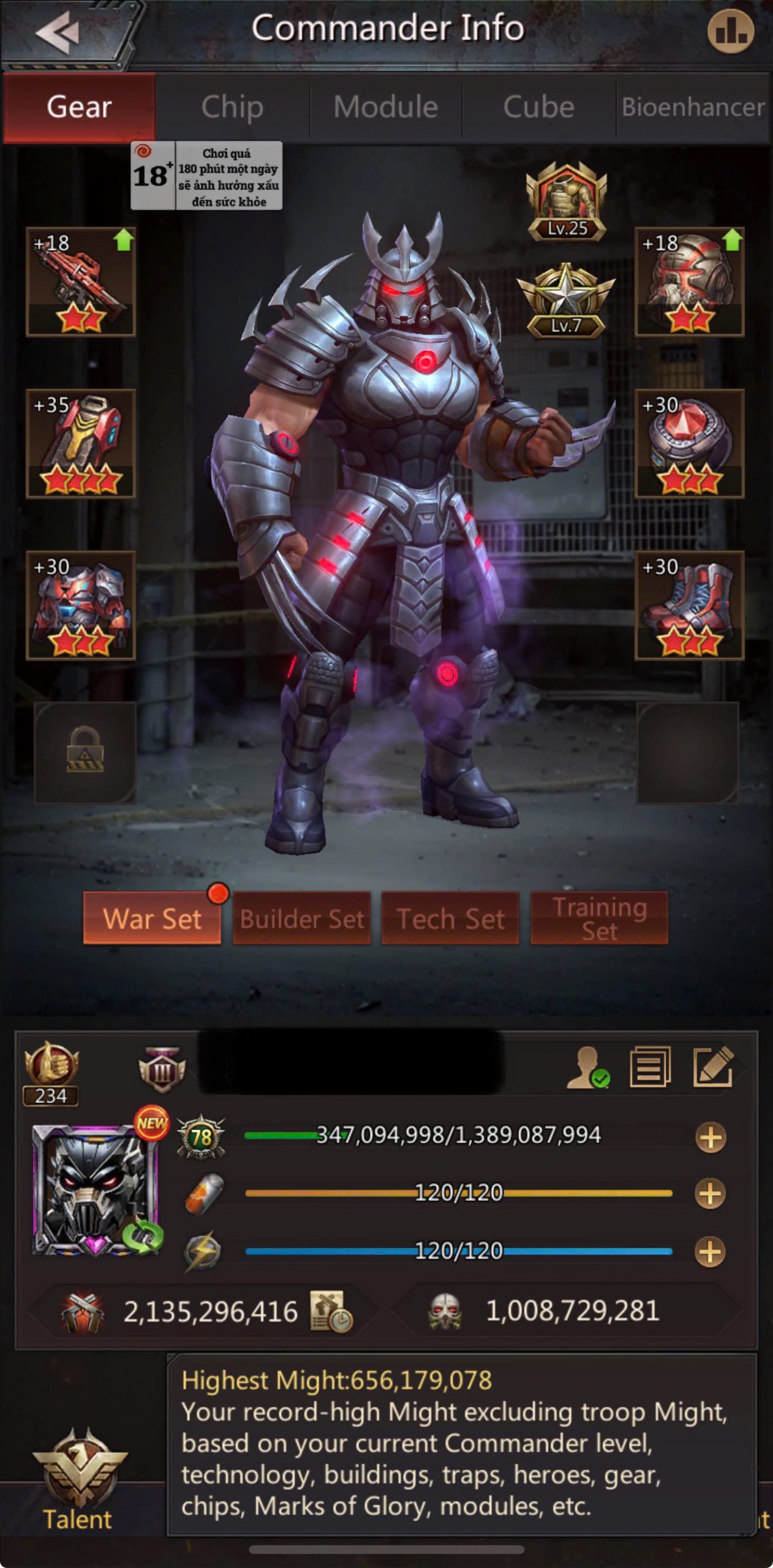
Task: Open the statistics chart icon
Action: tap(730, 31)
